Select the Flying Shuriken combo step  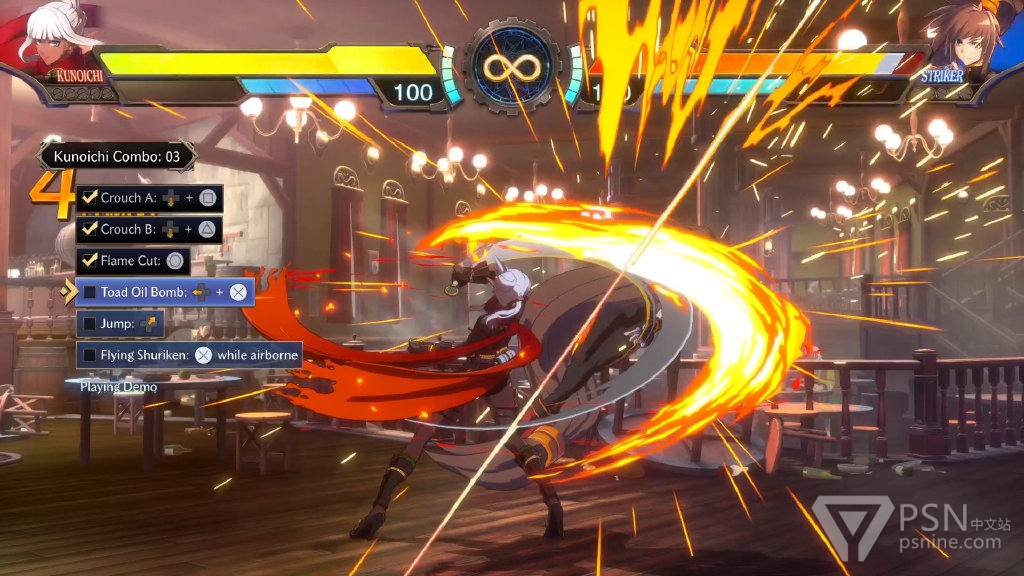point(188,355)
